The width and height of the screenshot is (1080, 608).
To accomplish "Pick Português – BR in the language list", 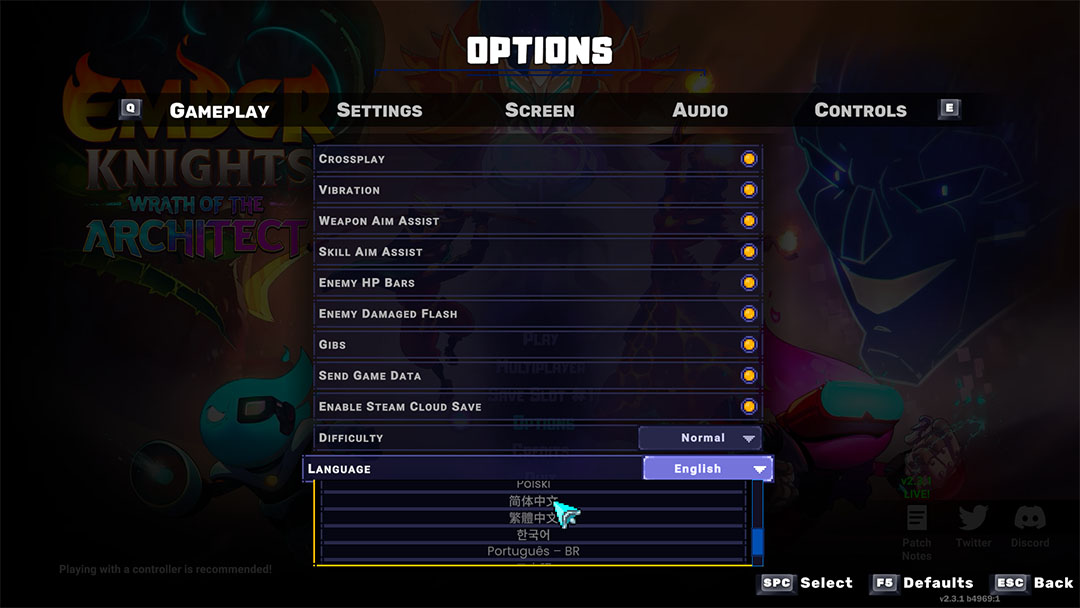I will click(x=533, y=552).
